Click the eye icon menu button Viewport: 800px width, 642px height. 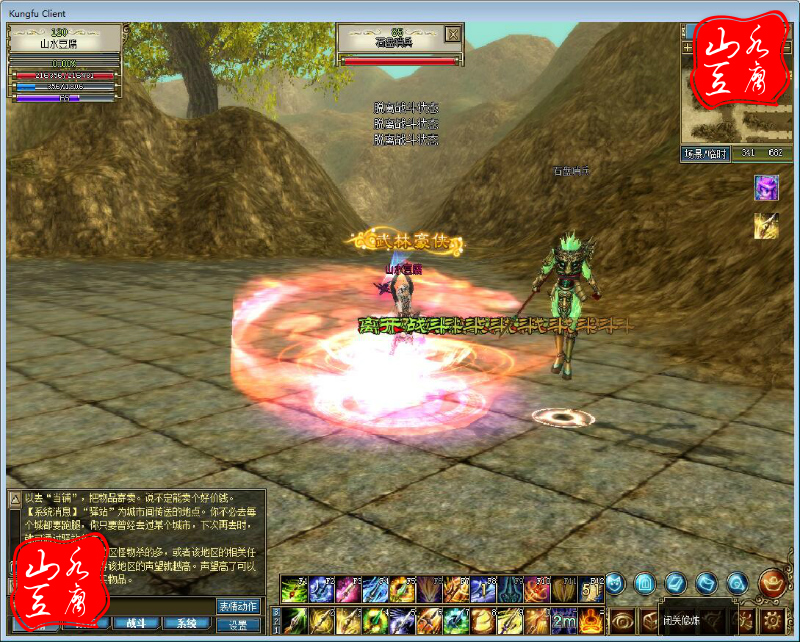point(623,620)
